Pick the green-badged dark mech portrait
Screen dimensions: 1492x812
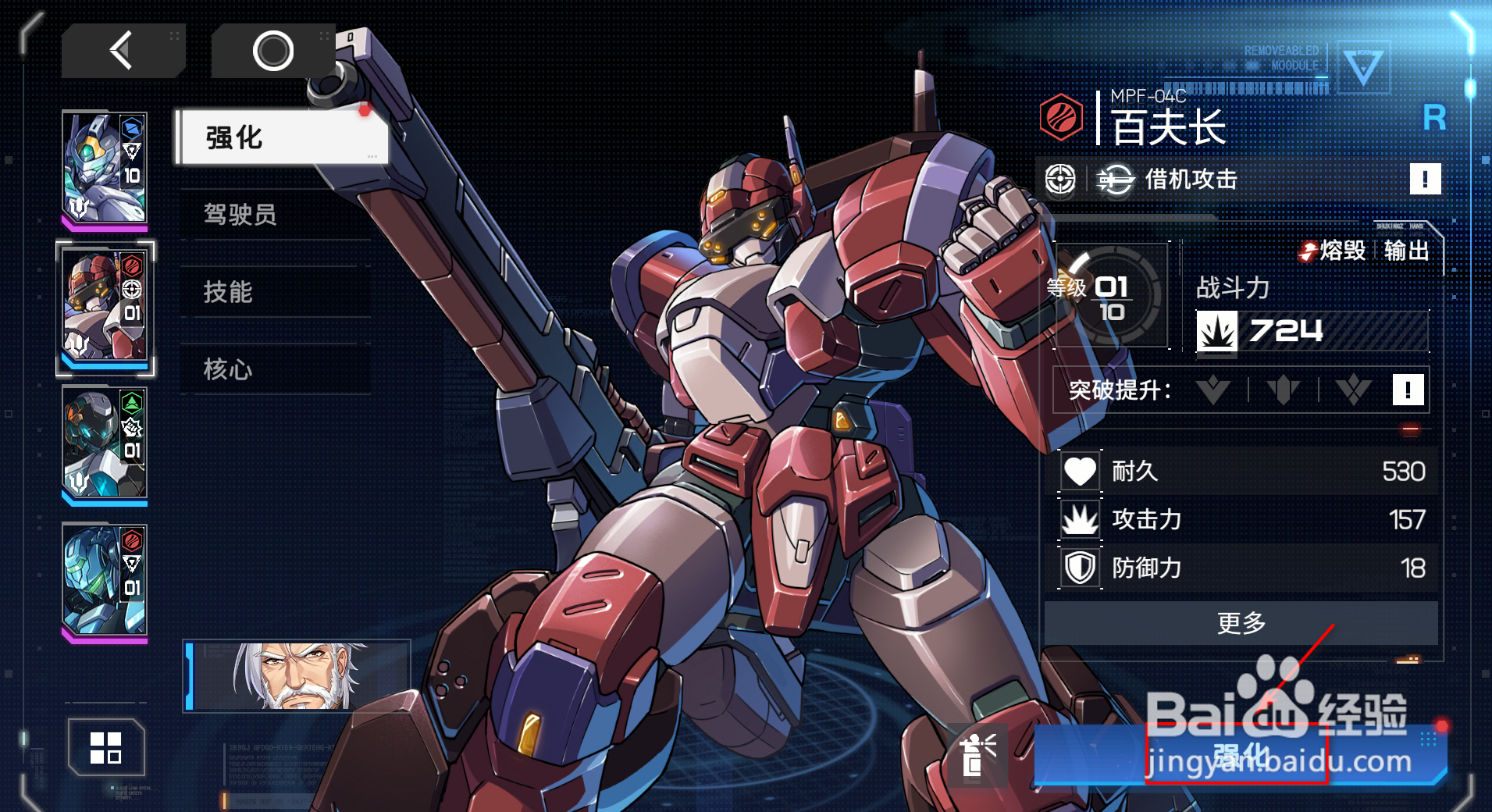105,443
